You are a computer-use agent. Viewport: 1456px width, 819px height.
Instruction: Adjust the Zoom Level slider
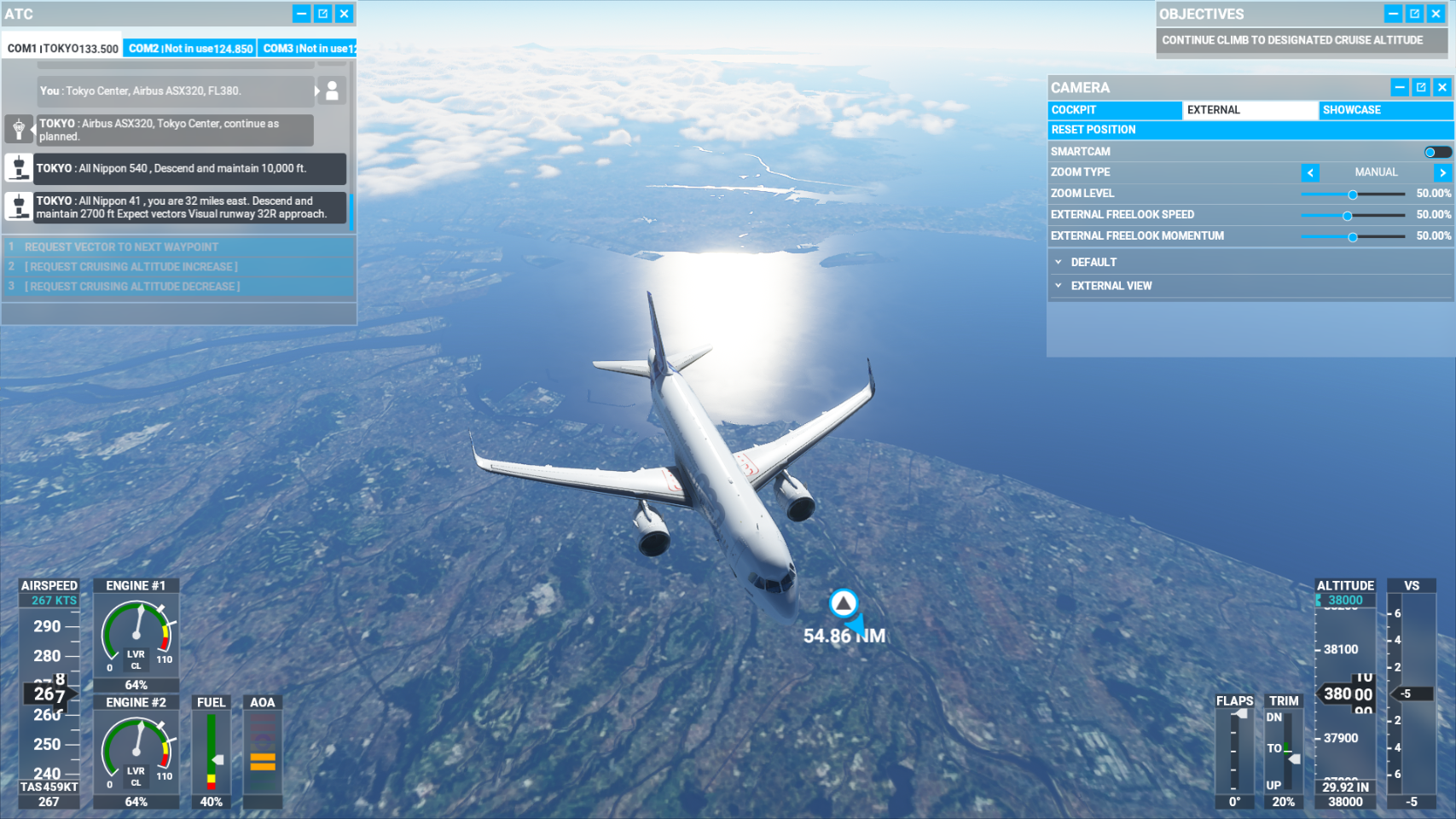click(x=1353, y=195)
